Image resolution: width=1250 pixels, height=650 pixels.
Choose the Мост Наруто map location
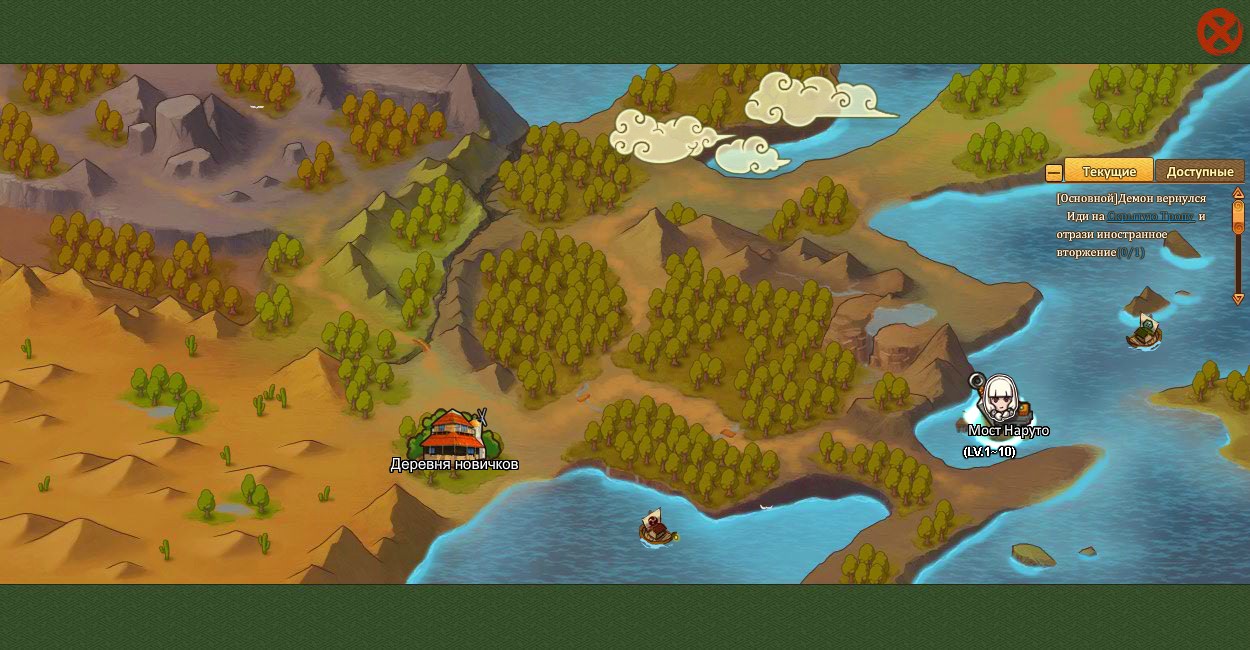pyautogui.click(x=1001, y=402)
